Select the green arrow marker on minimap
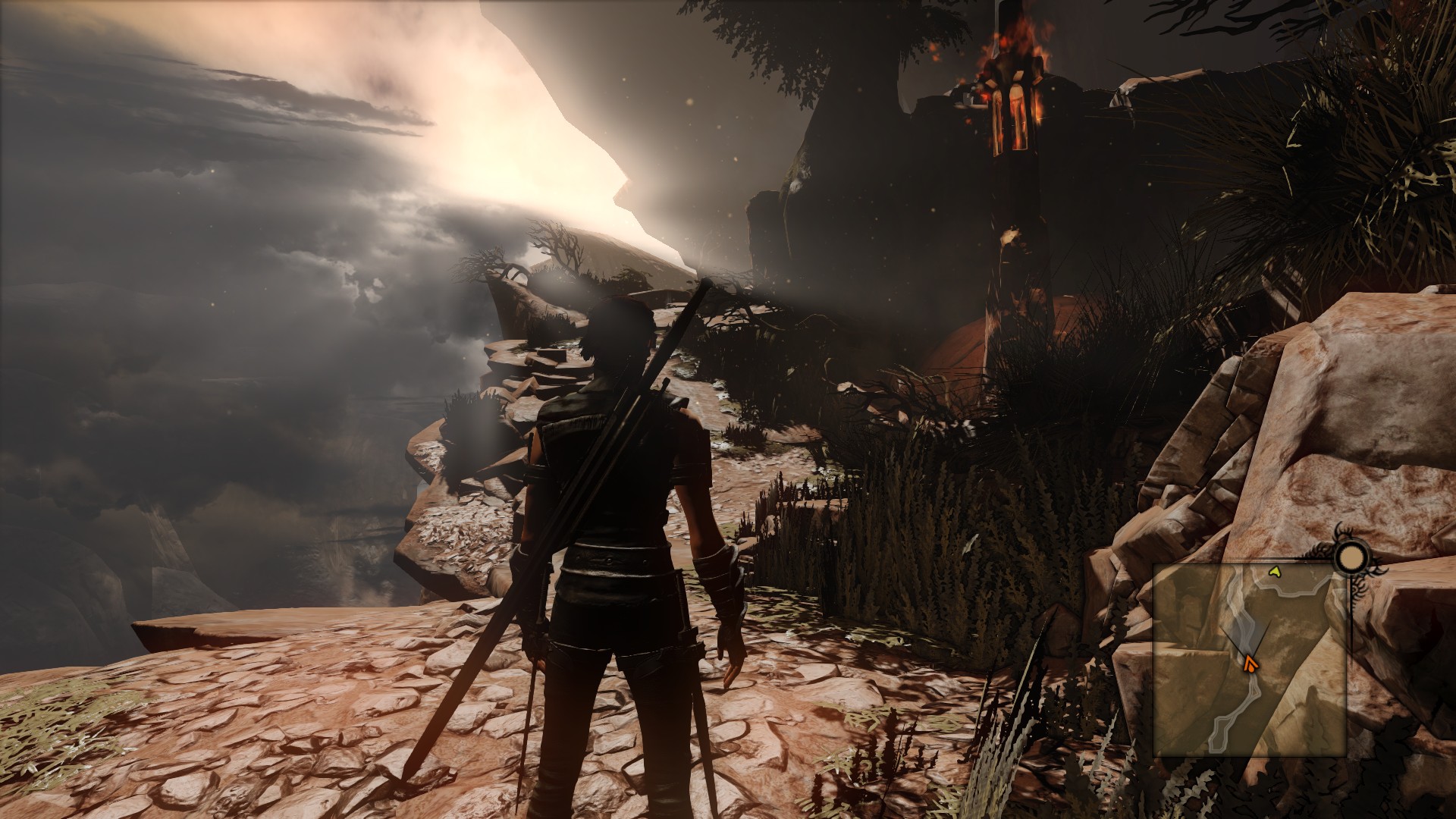This screenshot has height=819, width=1456. (x=1275, y=572)
